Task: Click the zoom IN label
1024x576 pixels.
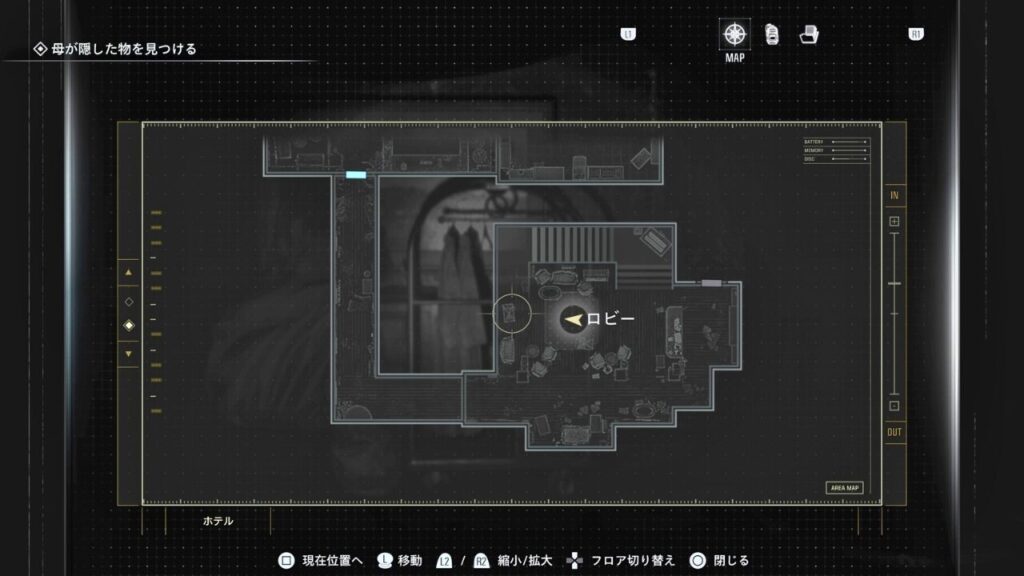Action: [894, 194]
